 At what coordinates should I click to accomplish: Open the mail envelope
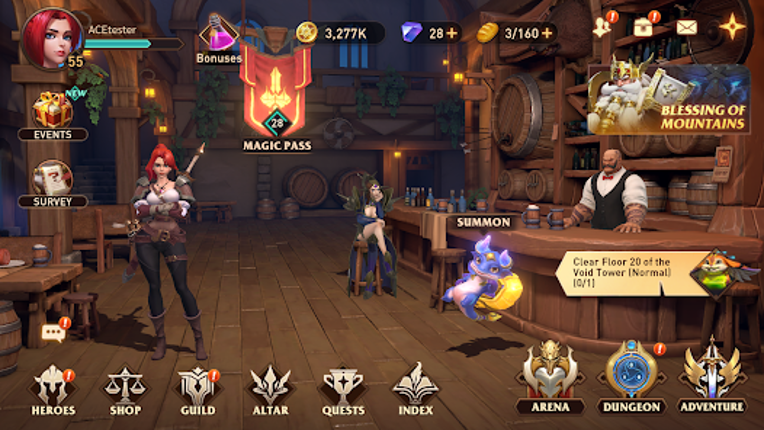686,27
